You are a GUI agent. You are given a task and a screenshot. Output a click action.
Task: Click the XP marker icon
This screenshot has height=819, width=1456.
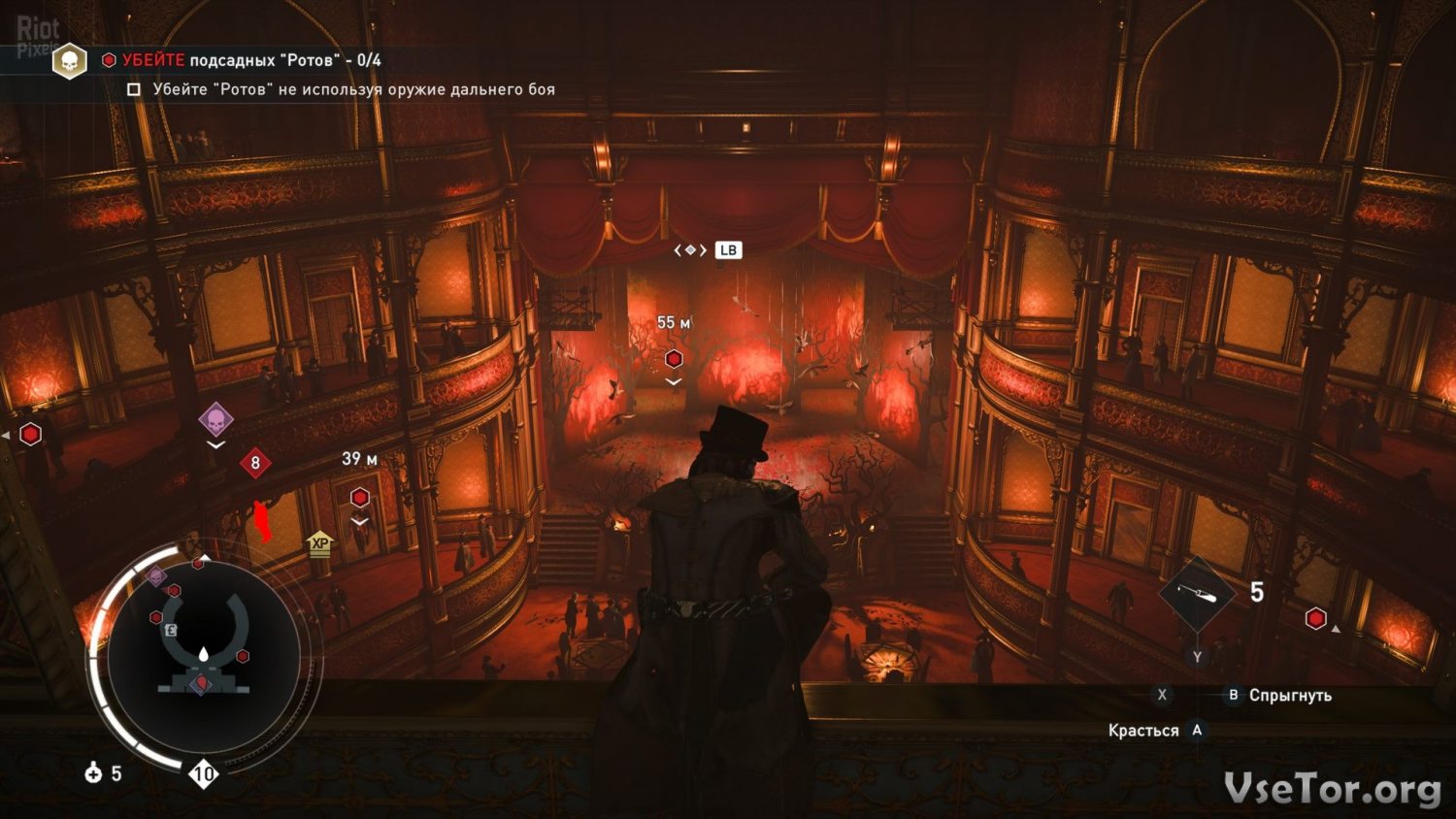319,544
